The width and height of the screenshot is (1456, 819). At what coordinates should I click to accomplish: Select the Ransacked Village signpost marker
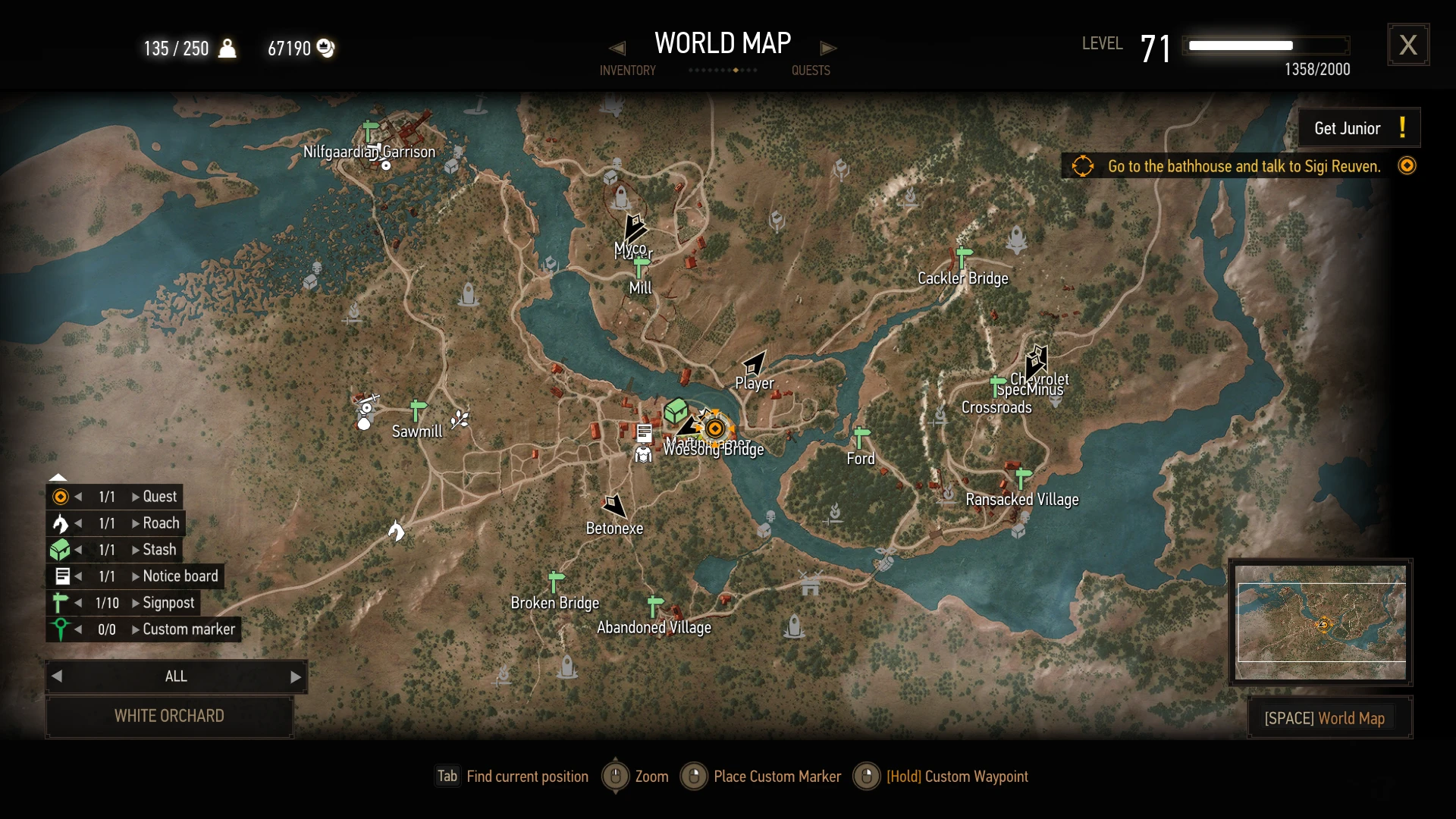(x=1023, y=477)
